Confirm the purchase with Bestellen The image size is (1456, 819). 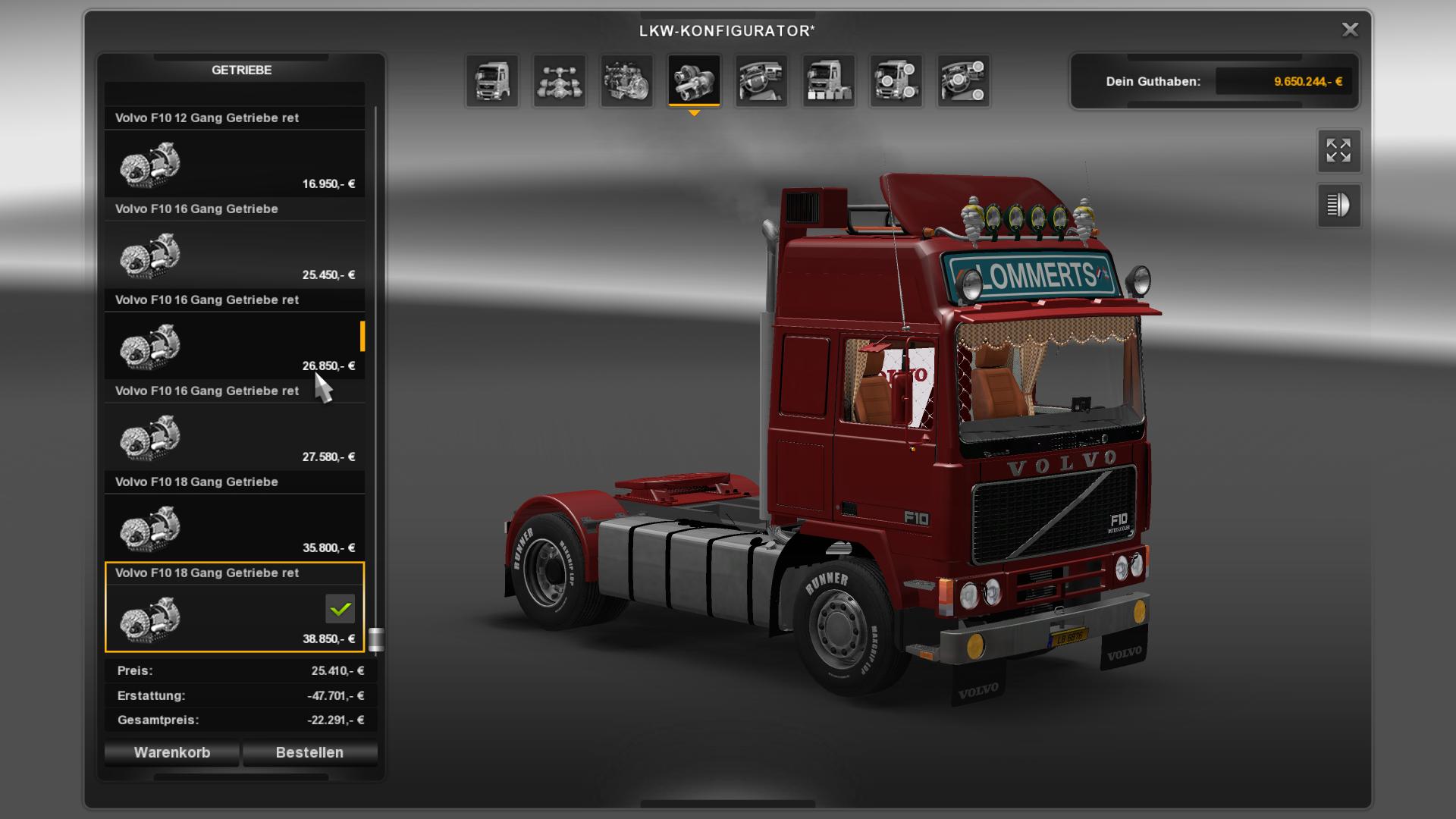[x=309, y=752]
